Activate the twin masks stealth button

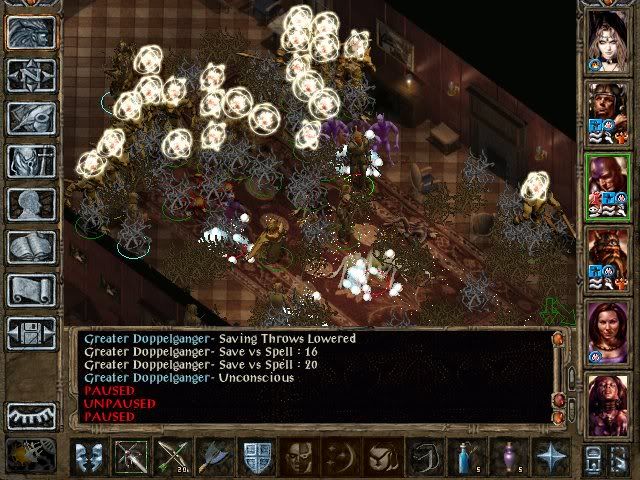(x=89, y=457)
